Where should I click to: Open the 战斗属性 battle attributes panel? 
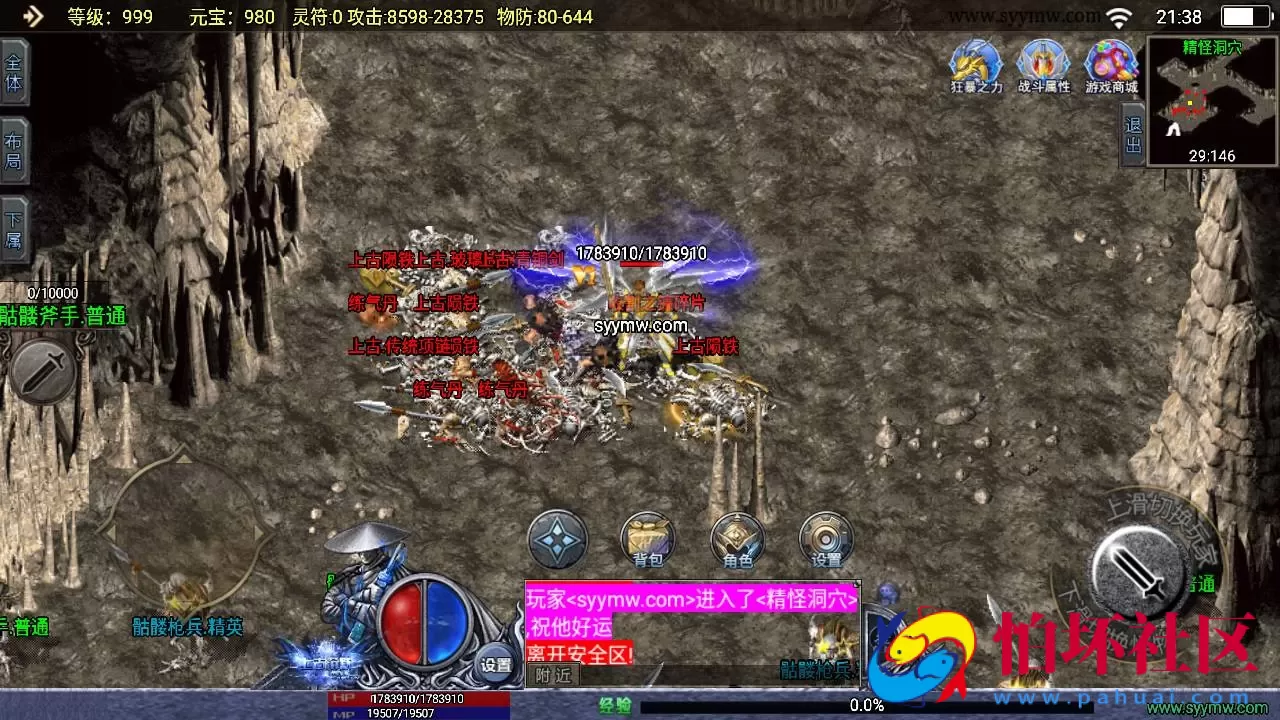1043,63
